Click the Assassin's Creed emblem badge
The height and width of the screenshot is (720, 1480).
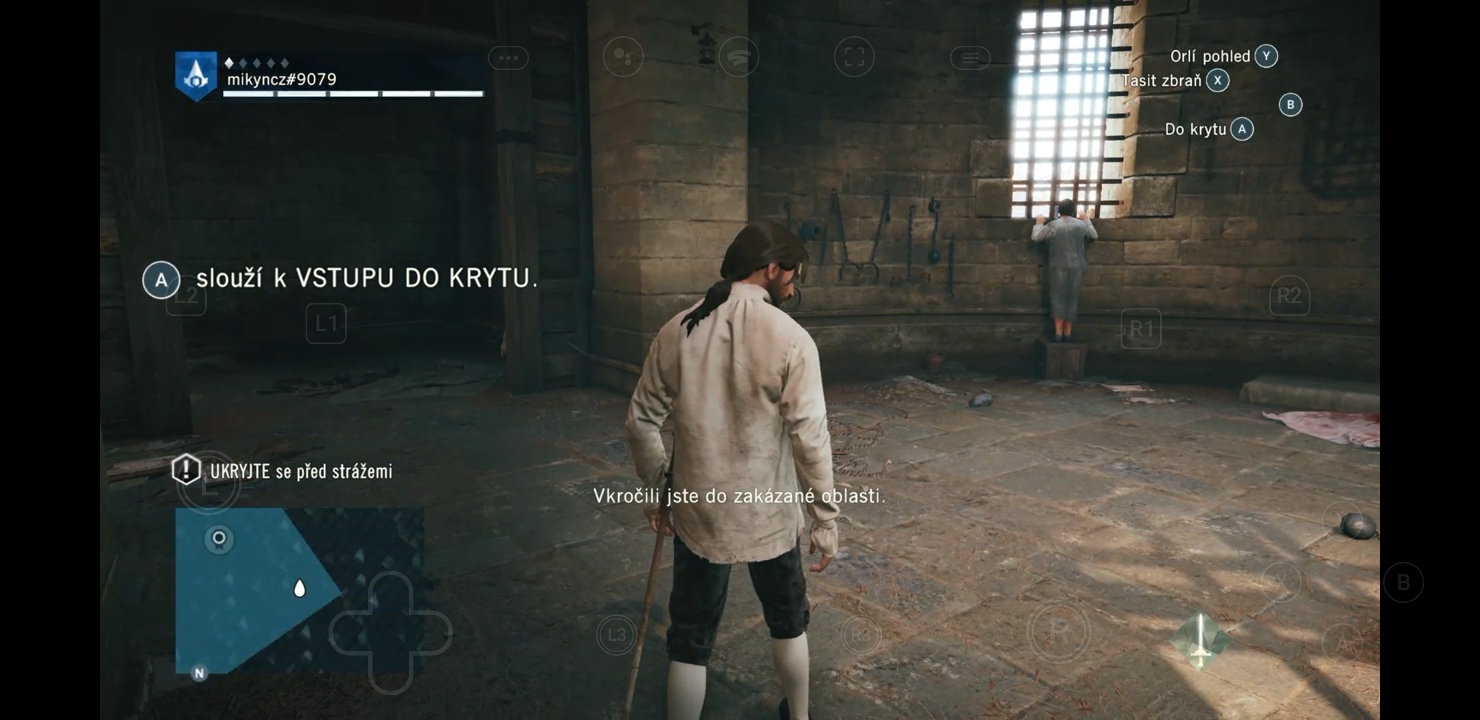point(195,75)
